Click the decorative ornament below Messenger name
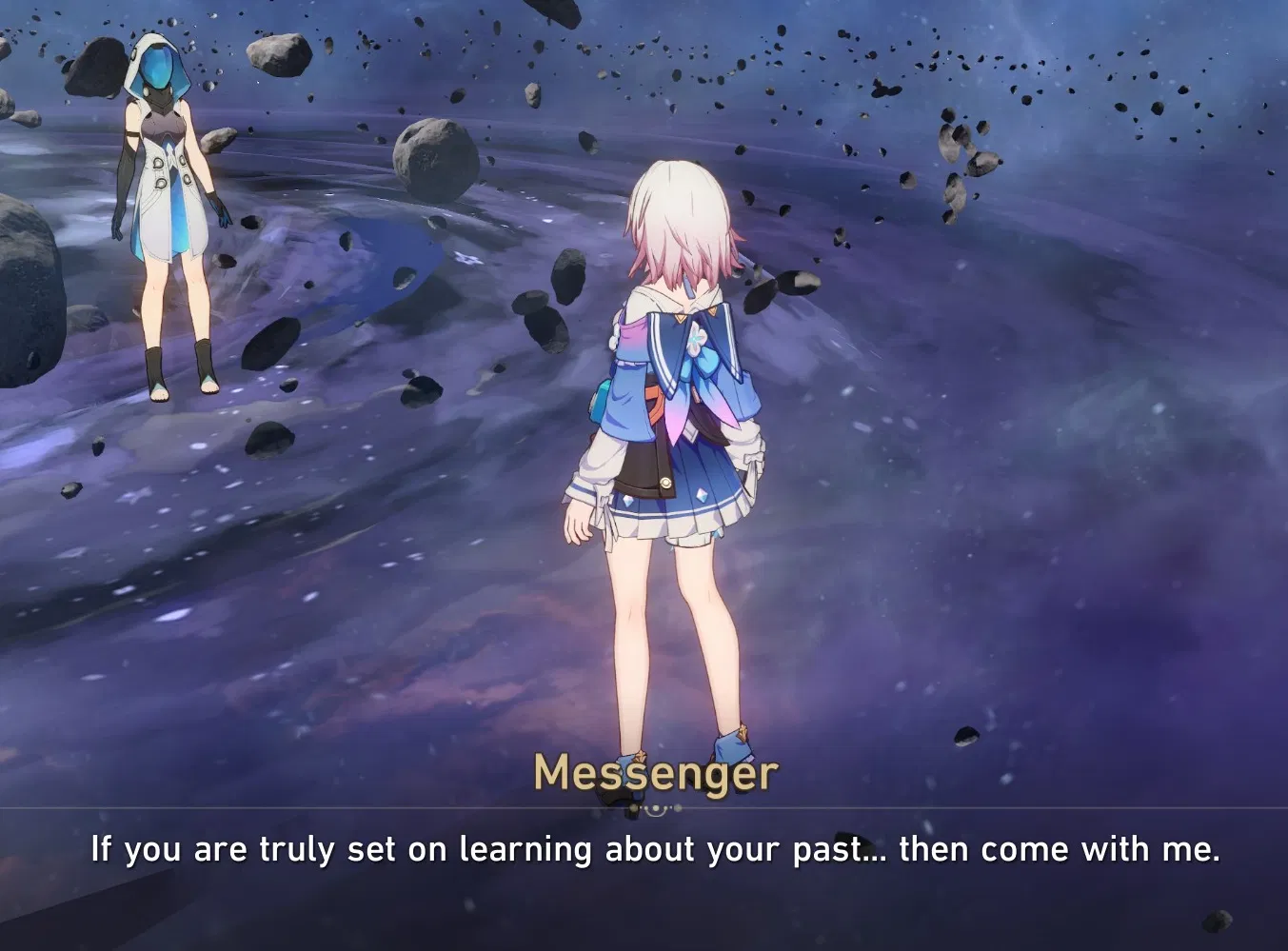 (655, 808)
